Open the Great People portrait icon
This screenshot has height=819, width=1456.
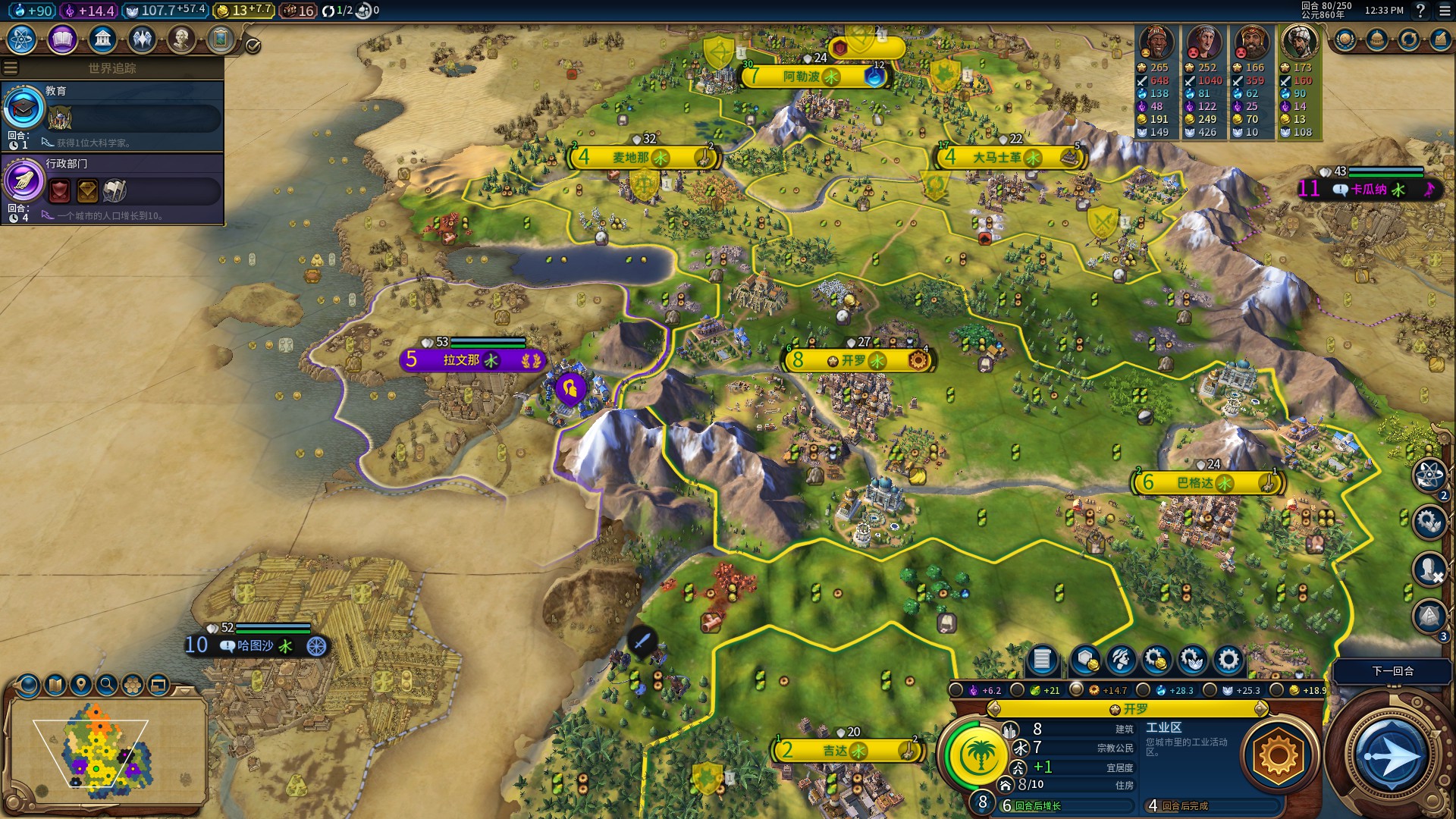click(181, 39)
